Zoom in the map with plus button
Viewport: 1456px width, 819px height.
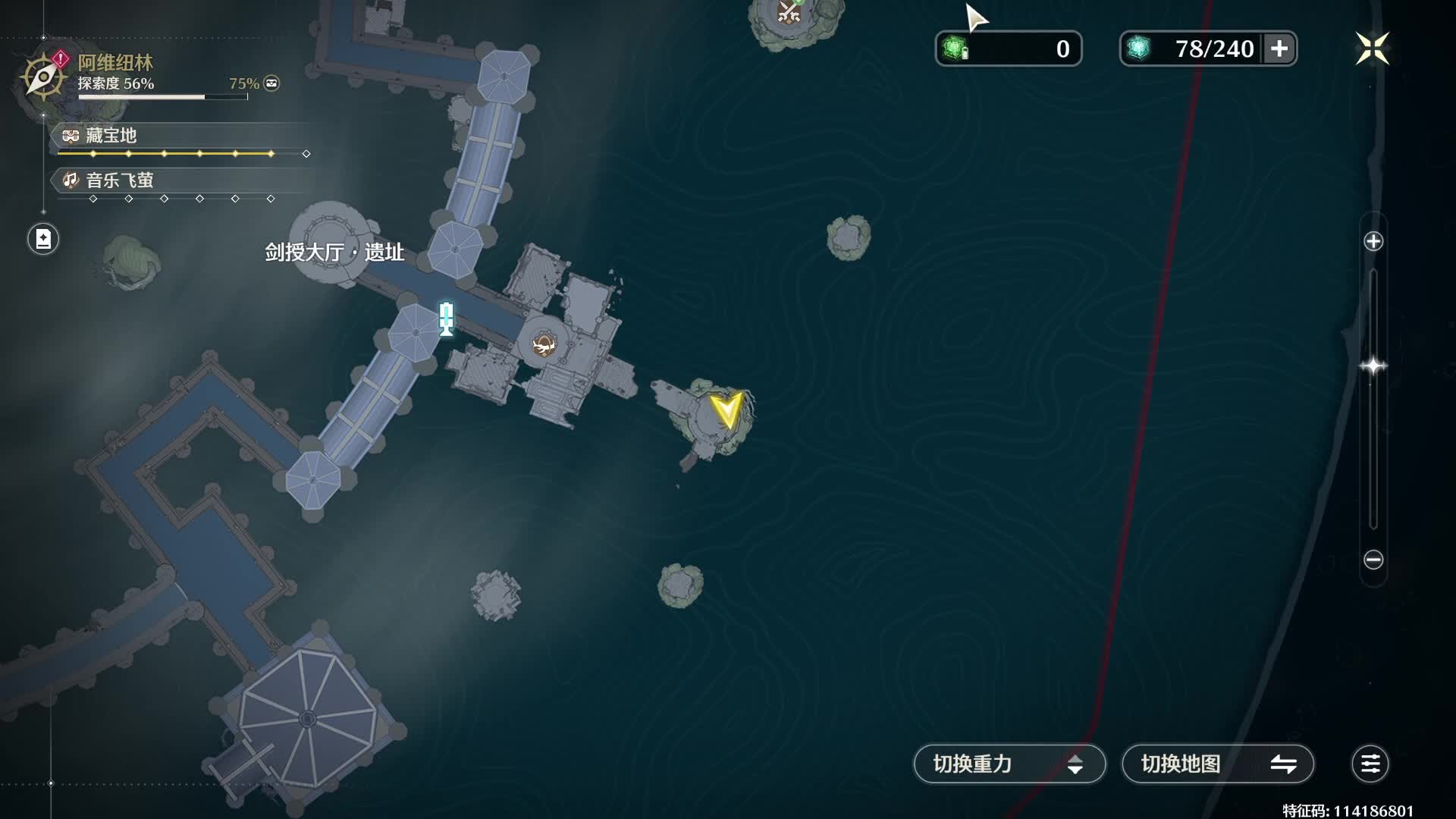click(1373, 242)
